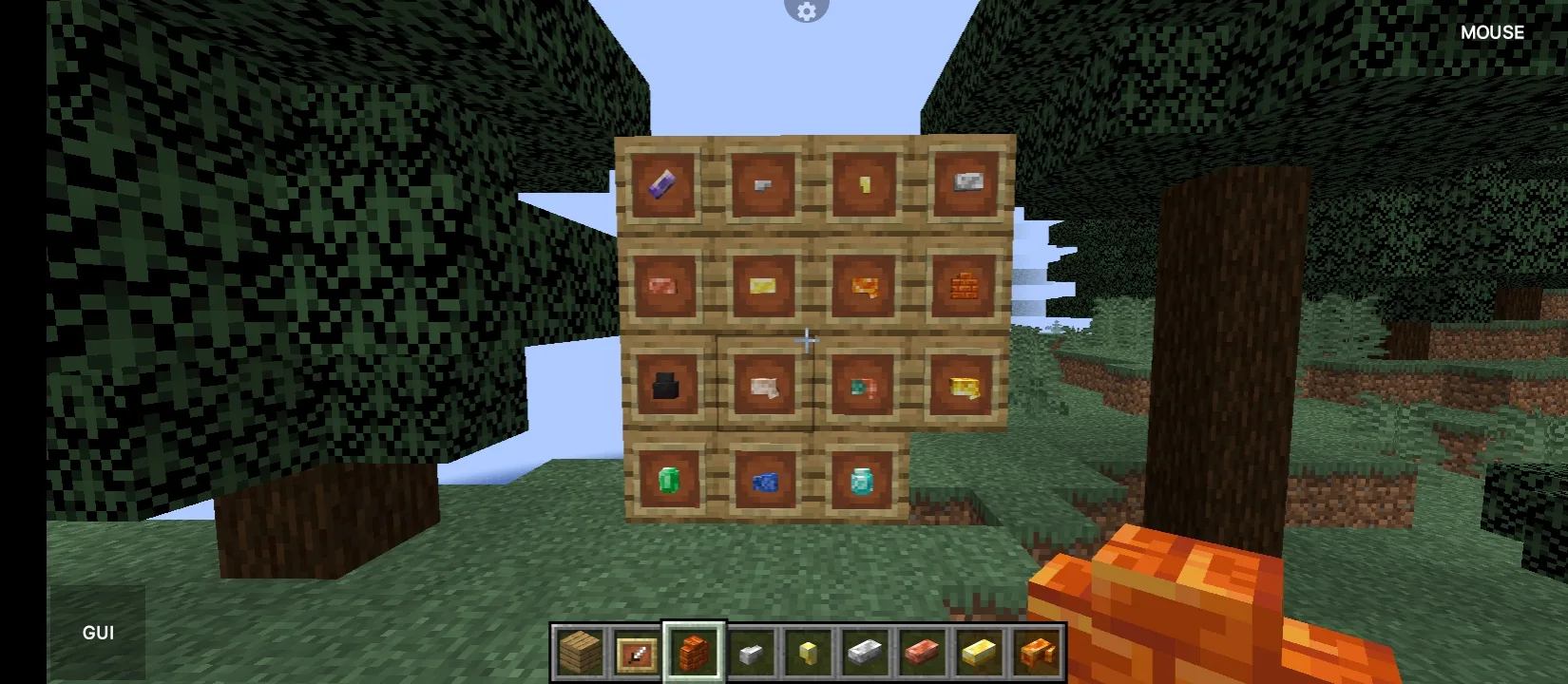
Task: Select the lapis lazuli item frame
Action: click(765, 483)
